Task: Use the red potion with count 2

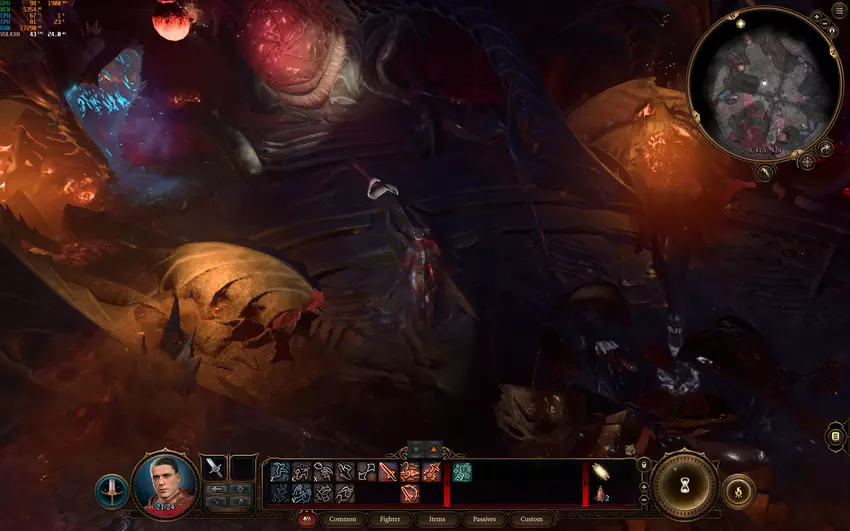Action: [602, 492]
